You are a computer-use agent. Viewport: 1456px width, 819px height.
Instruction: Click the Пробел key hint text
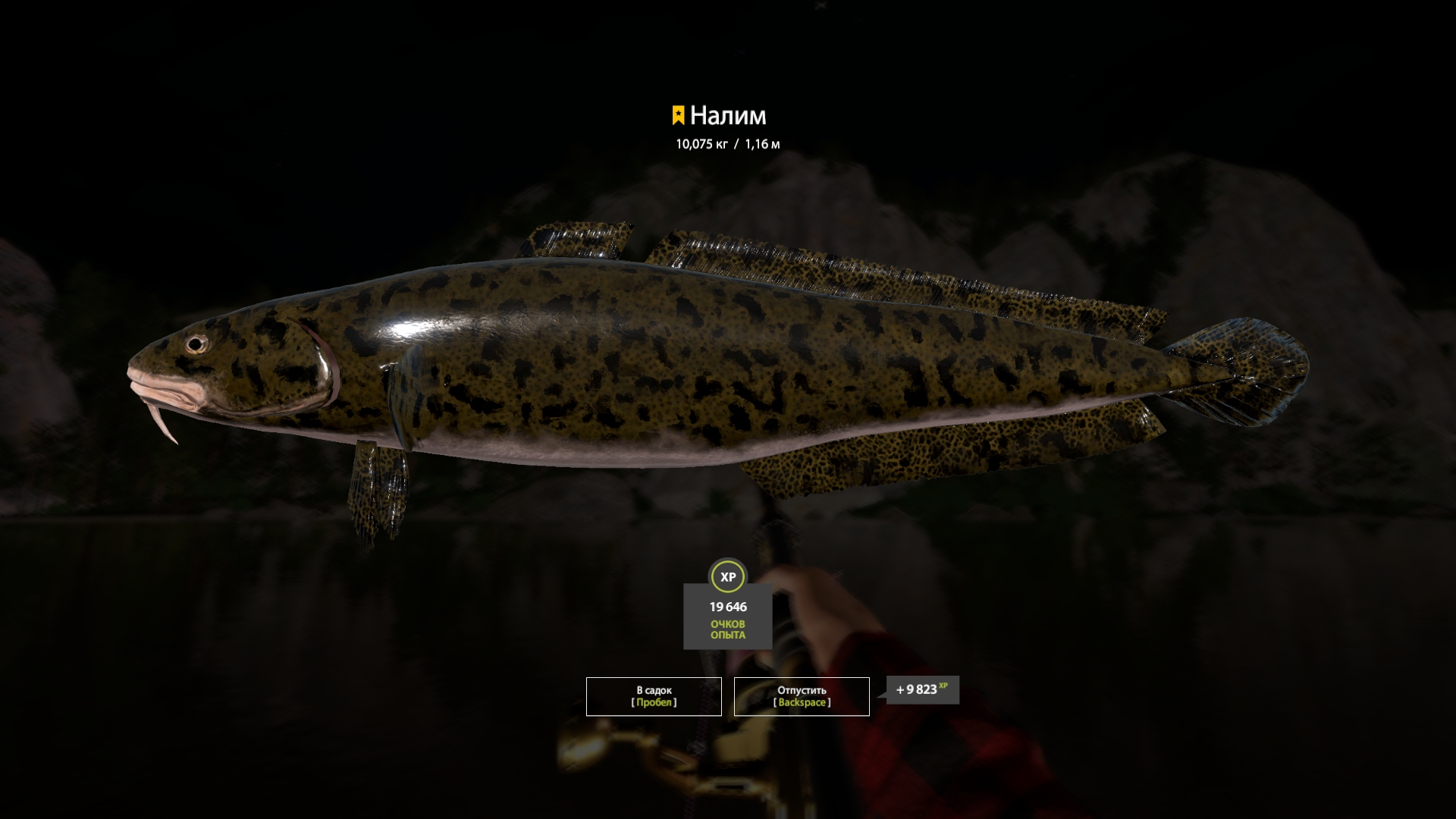654,702
